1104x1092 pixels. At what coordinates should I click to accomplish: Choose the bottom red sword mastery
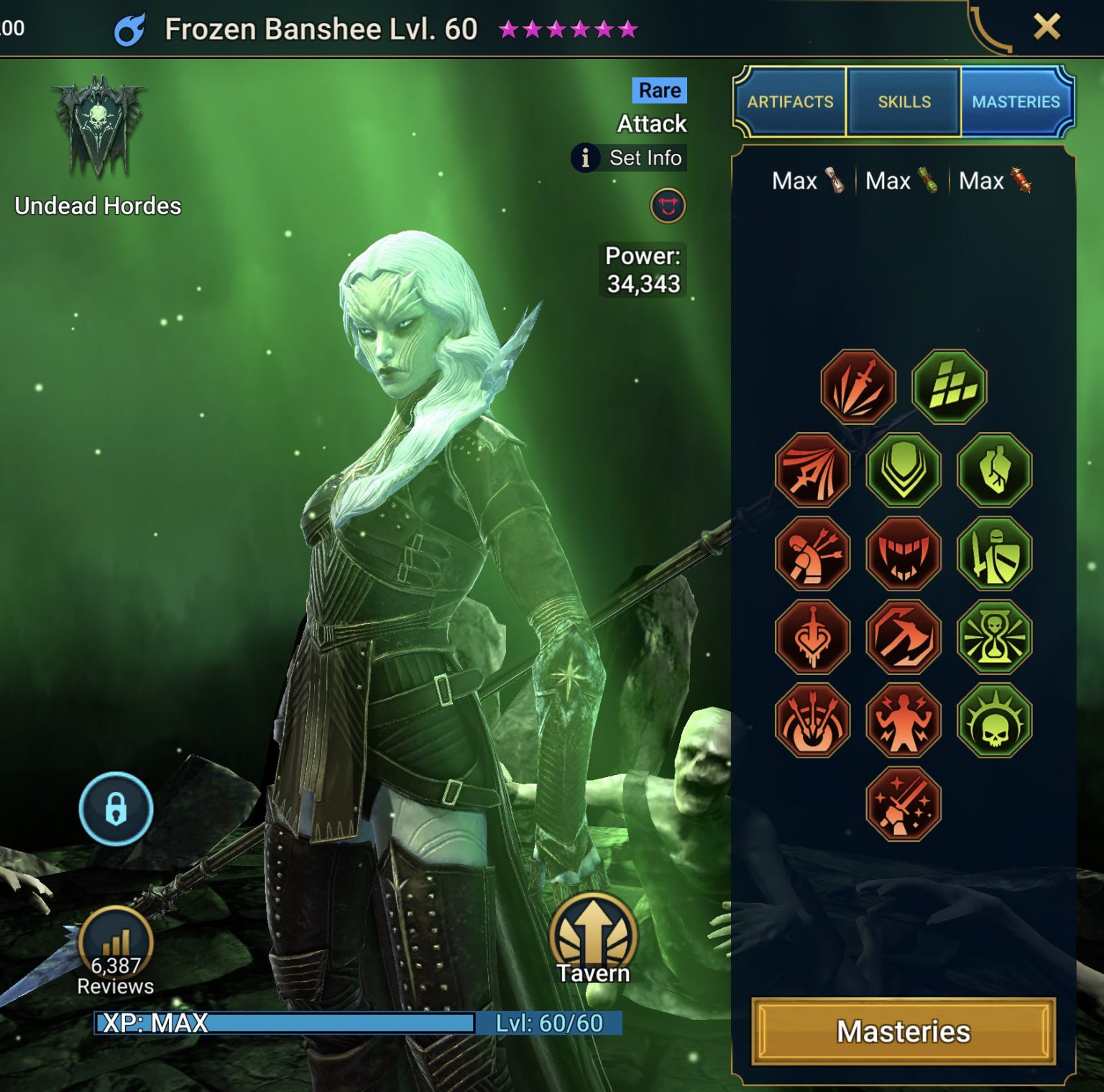point(903,804)
